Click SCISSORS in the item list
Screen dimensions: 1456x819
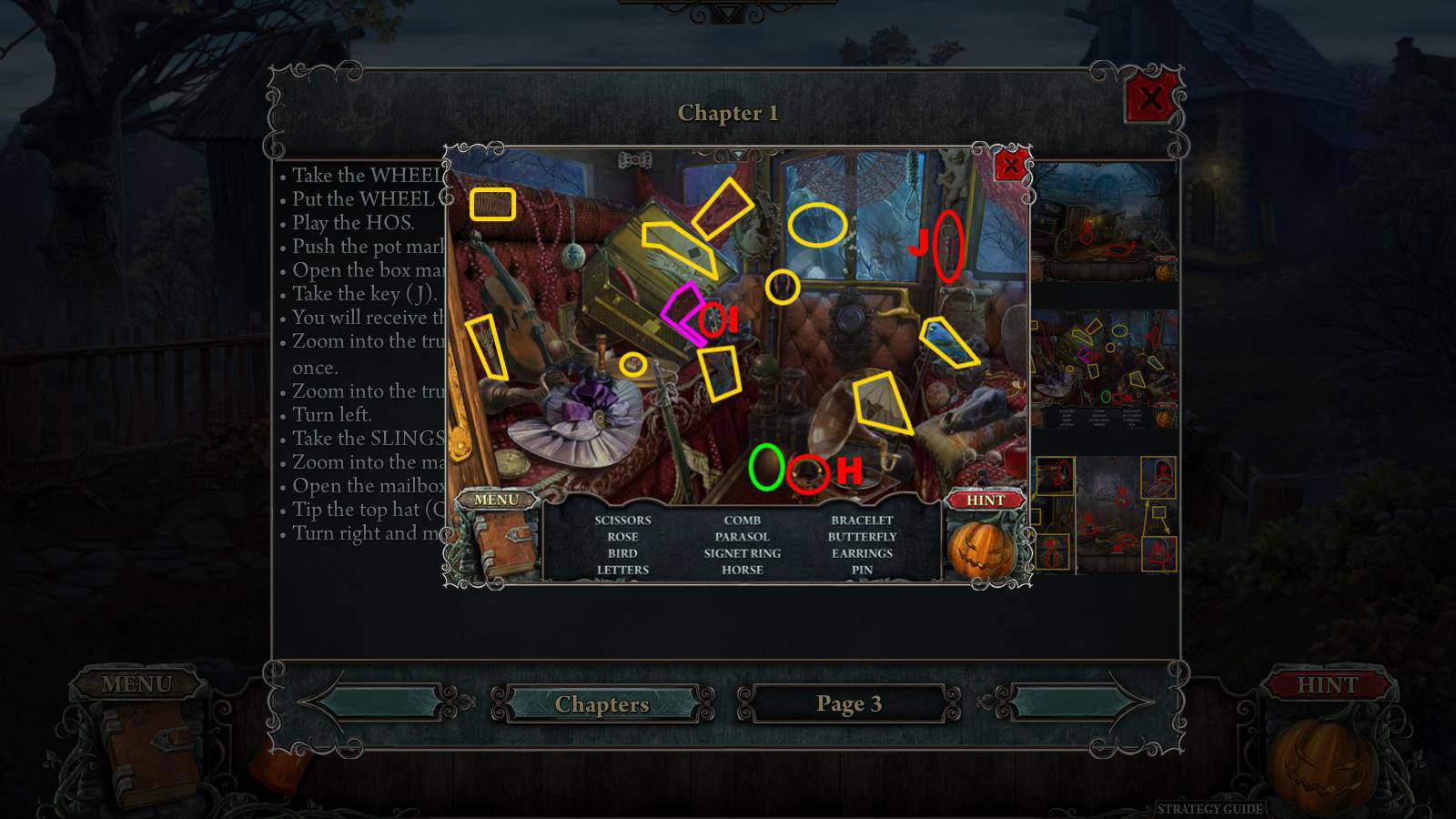click(x=623, y=521)
